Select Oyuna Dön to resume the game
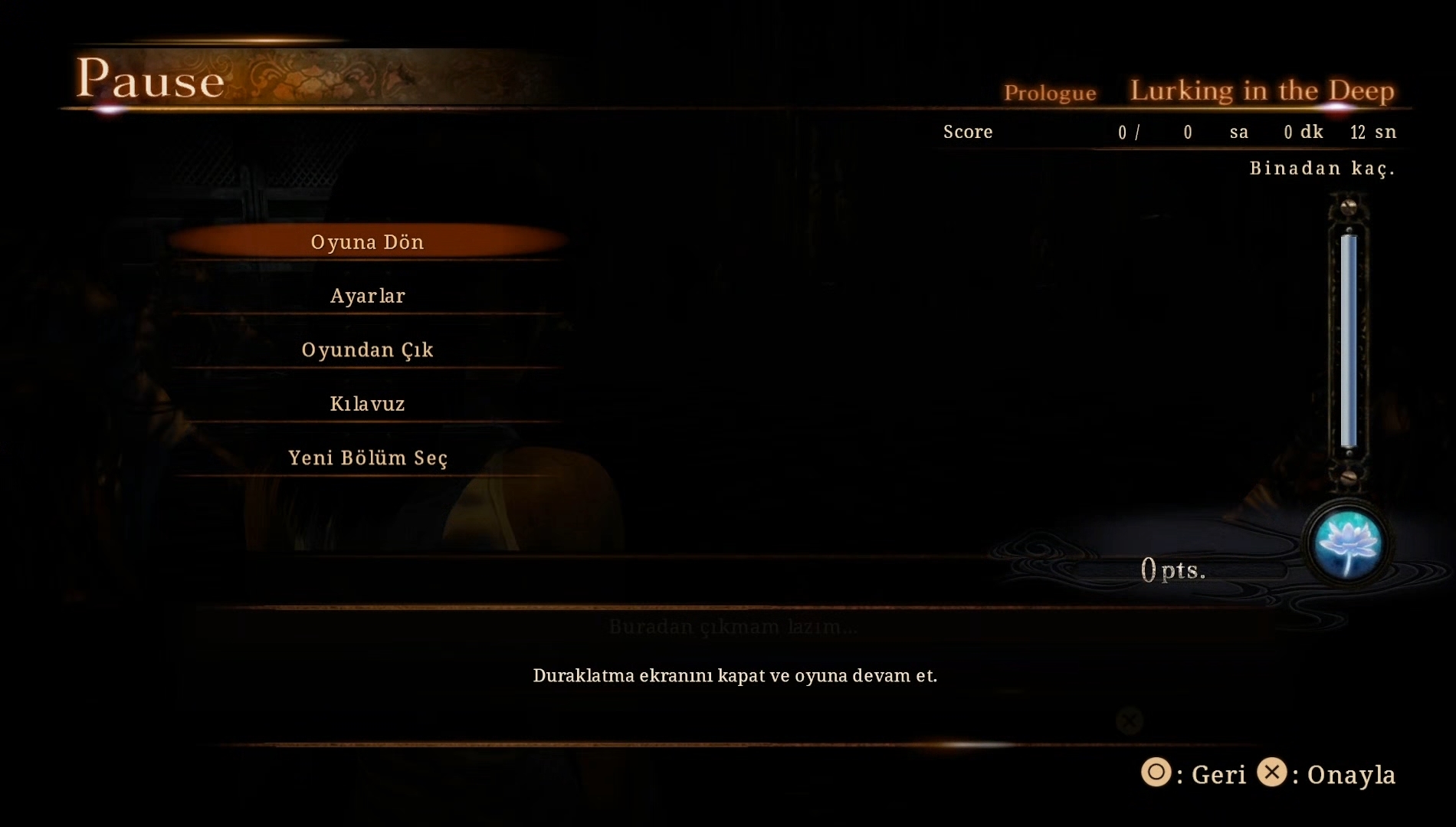1456x827 pixels. pyautogui.click(x=367, y=242)
